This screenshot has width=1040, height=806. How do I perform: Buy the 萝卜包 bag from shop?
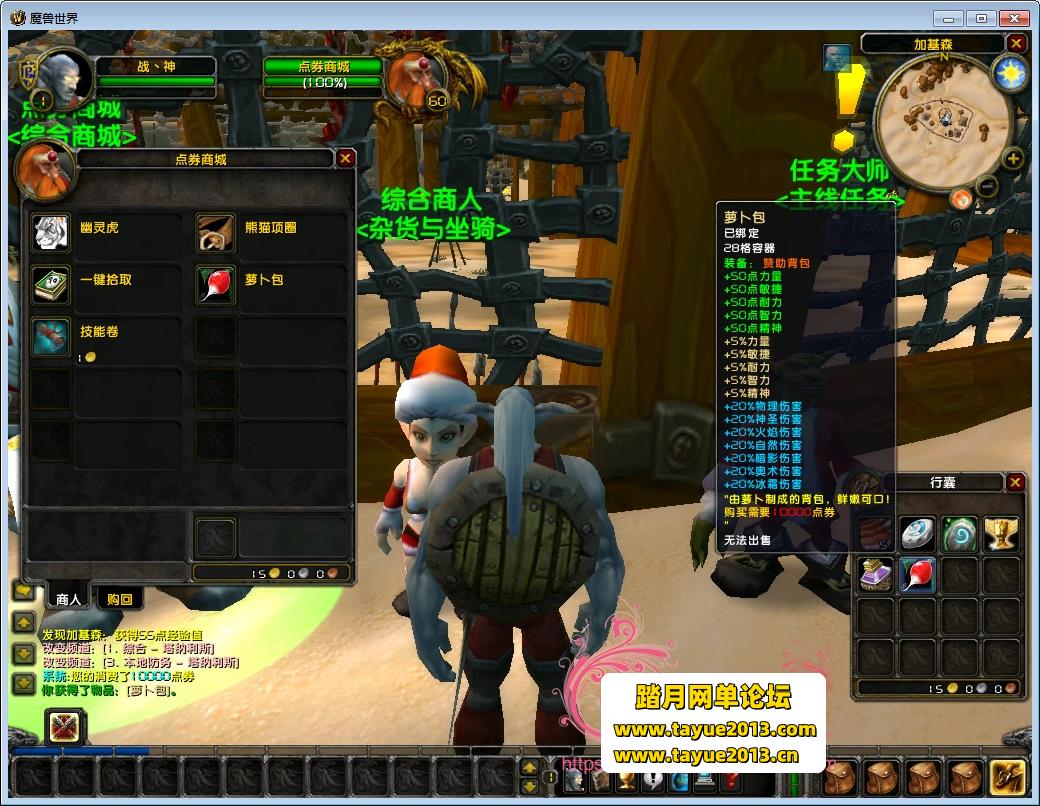click(214, 283)
